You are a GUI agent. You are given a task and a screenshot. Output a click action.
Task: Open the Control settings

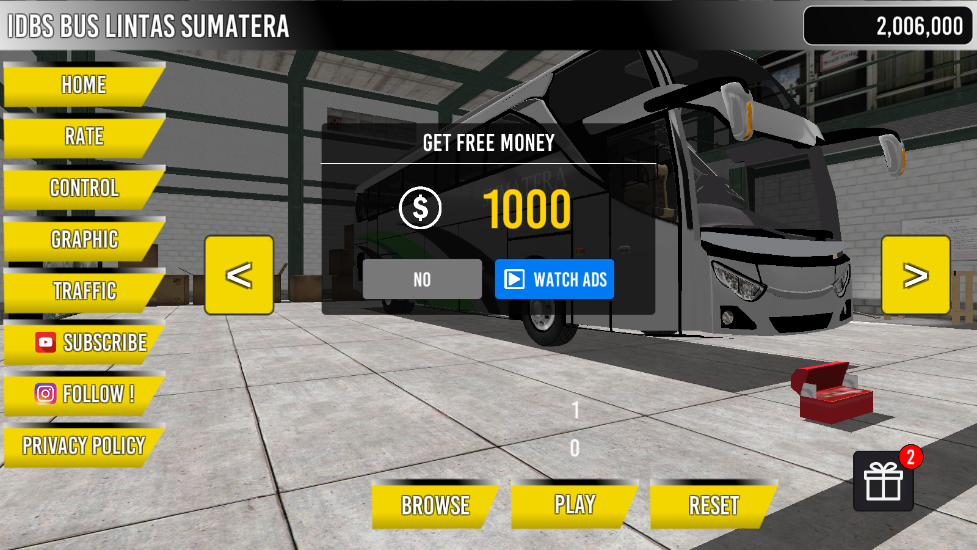(83, 188)
